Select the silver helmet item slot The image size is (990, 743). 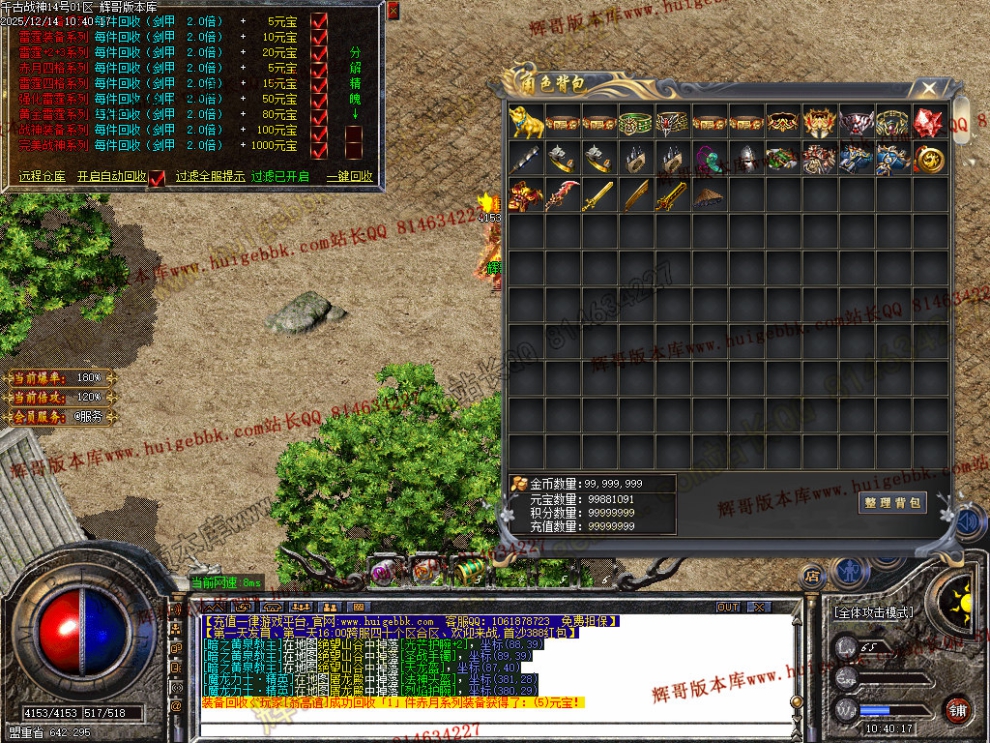[745, 158]
